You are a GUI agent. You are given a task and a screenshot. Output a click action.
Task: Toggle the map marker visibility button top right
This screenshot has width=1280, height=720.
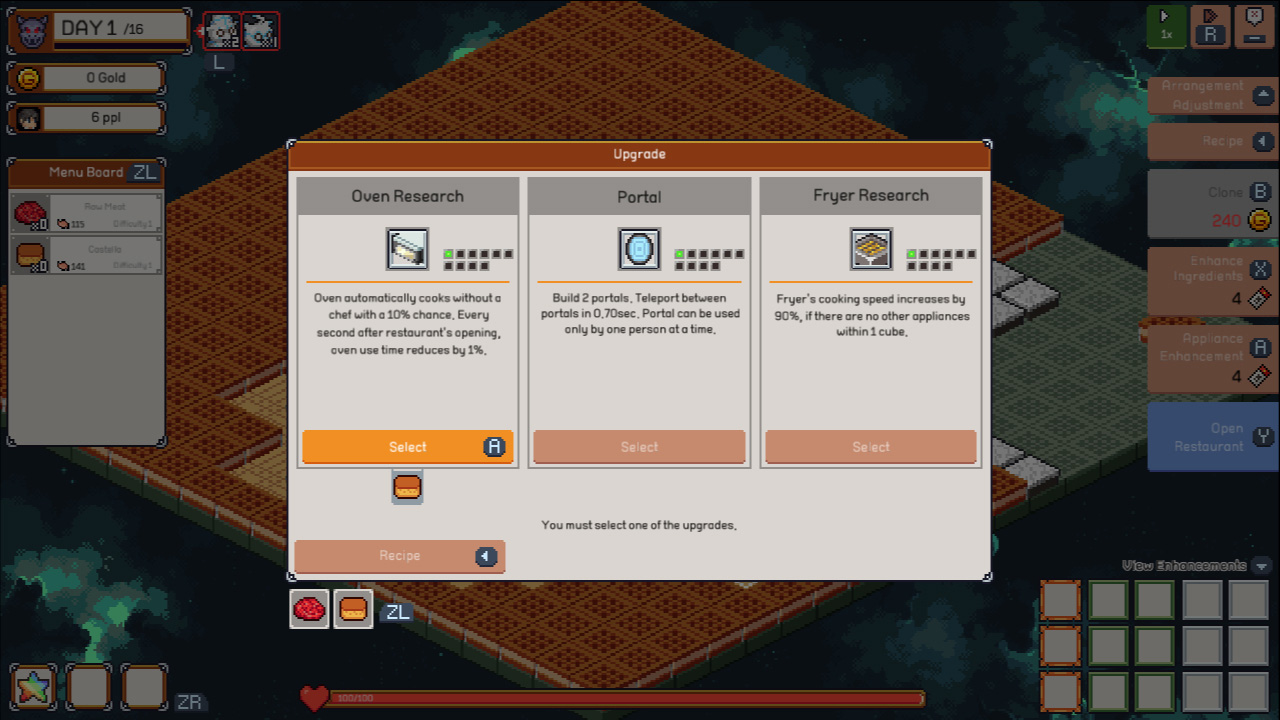pos(1252,27)
